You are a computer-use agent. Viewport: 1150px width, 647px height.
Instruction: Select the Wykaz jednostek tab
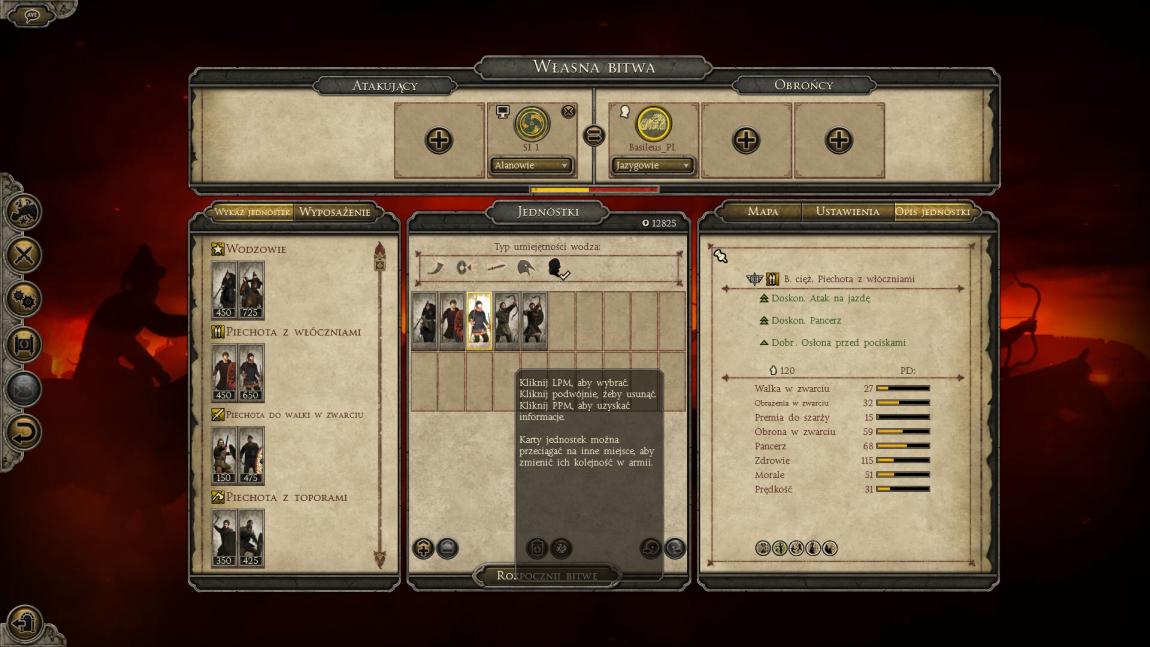pos(252,211)
